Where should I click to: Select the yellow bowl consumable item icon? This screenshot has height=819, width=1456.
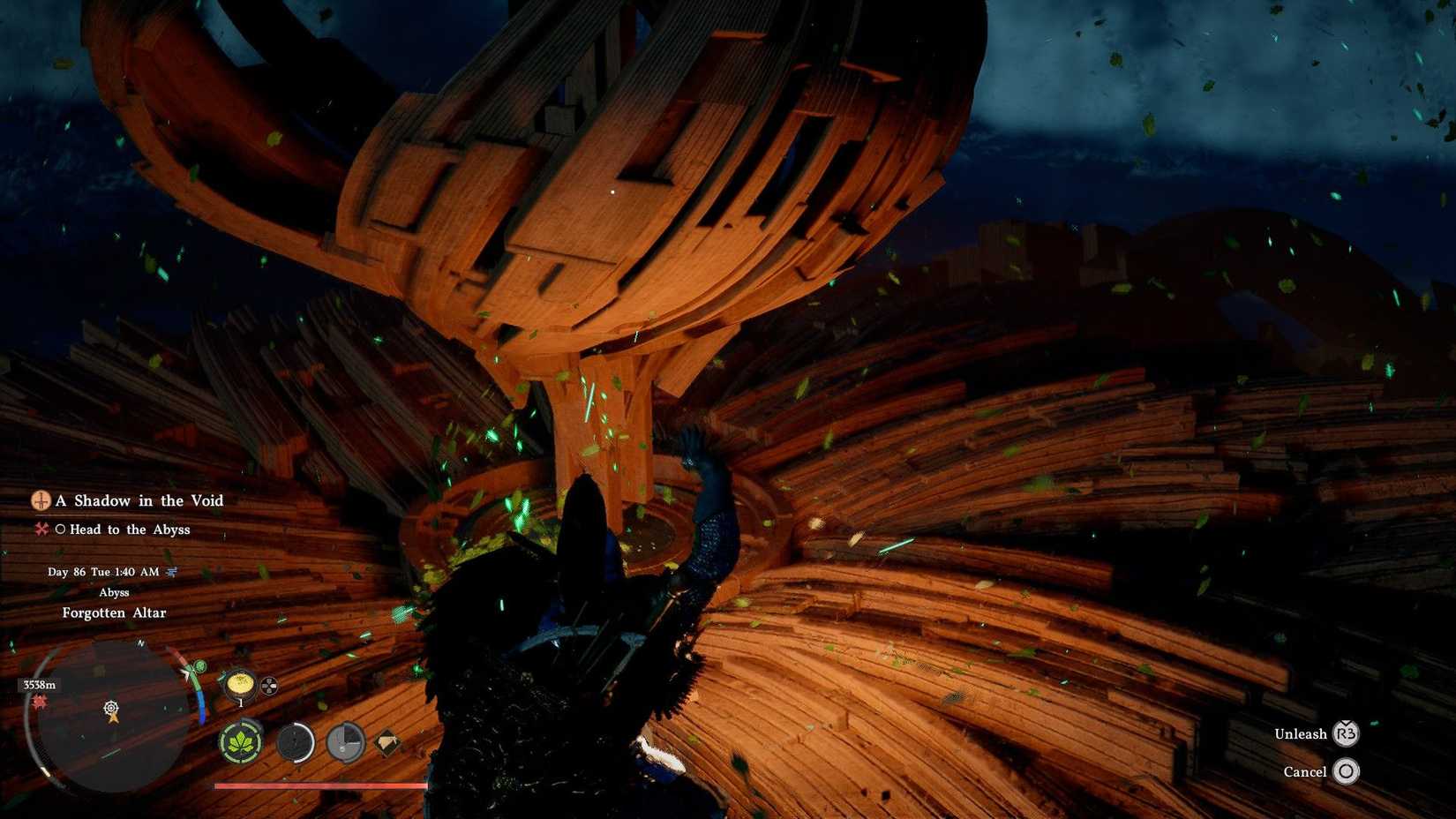pyautogui.click(x=239, y=685)
